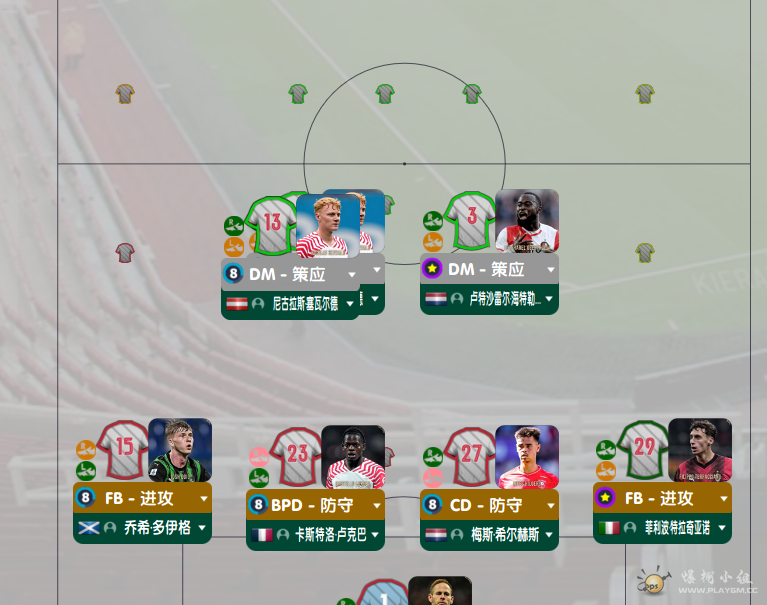This screenshot has width=767, height=605.
Task: Open the BPD - 防守 role dropdown
Action: click(377, 506)
